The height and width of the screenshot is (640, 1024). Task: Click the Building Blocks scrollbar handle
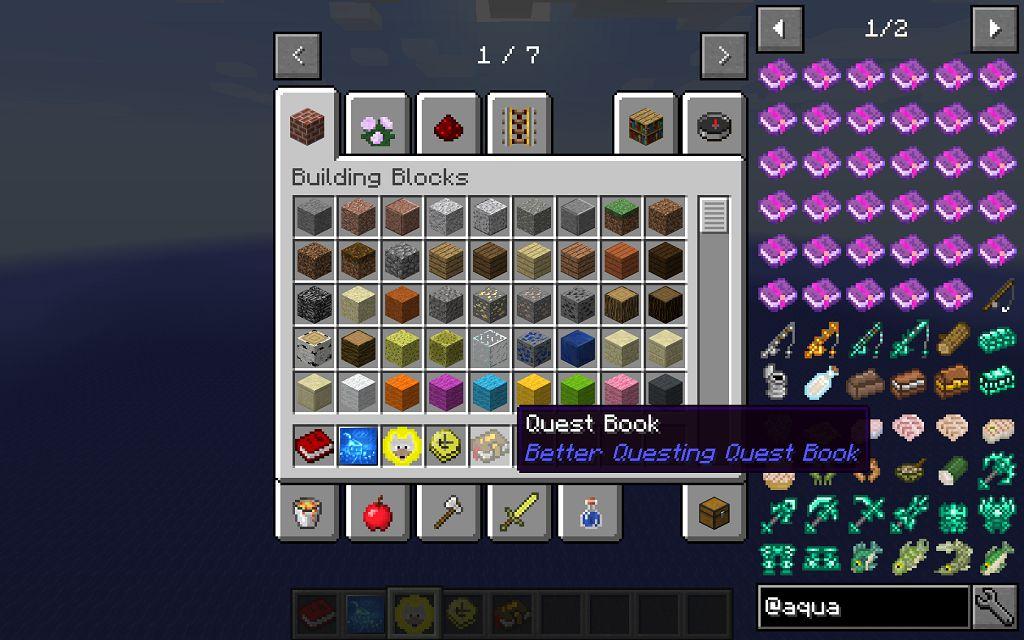713,215
